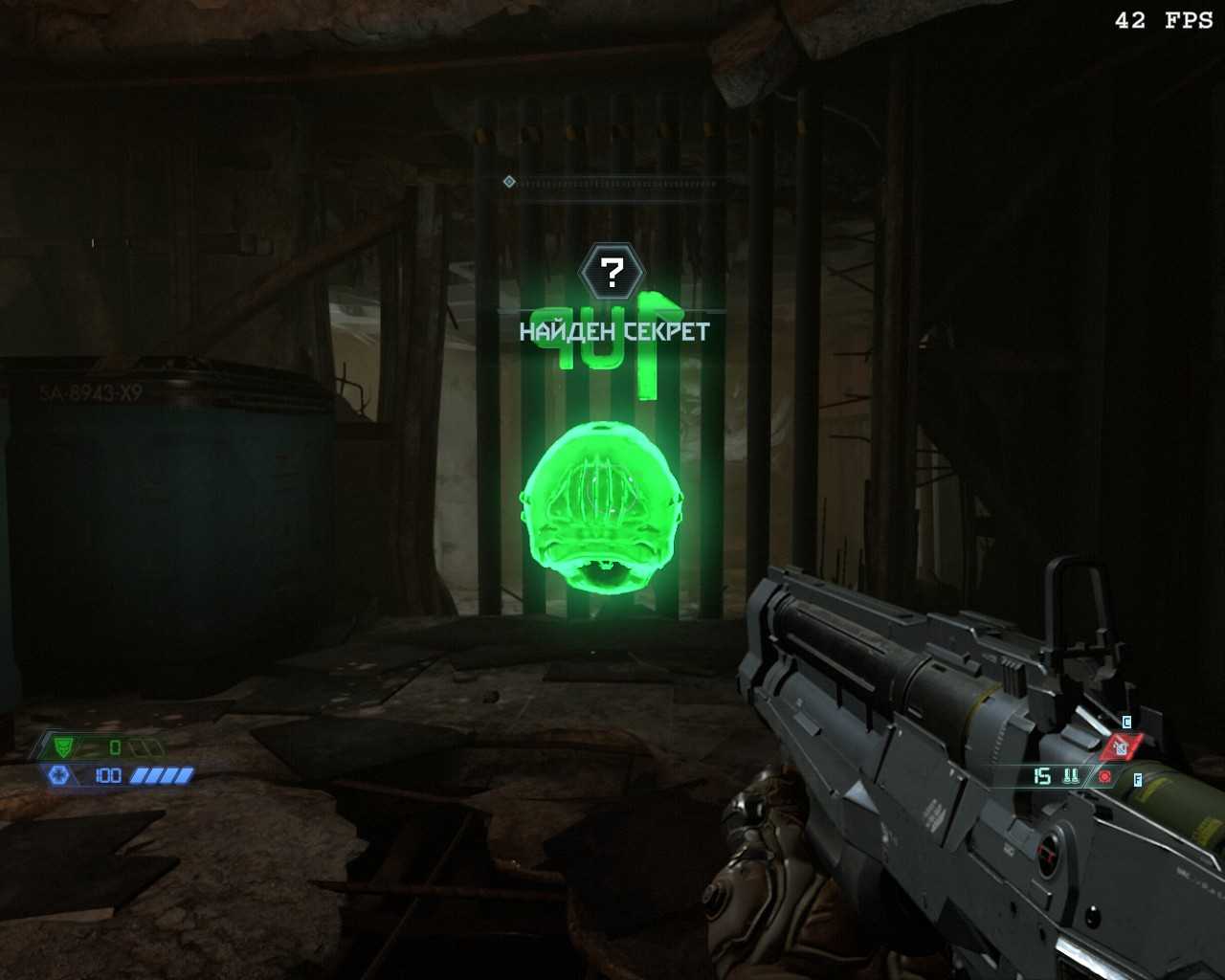The width and height of the screenshot is (1225, 980).
Task: Click the blue health hexagon icon
Action: (x=59, y=775)
